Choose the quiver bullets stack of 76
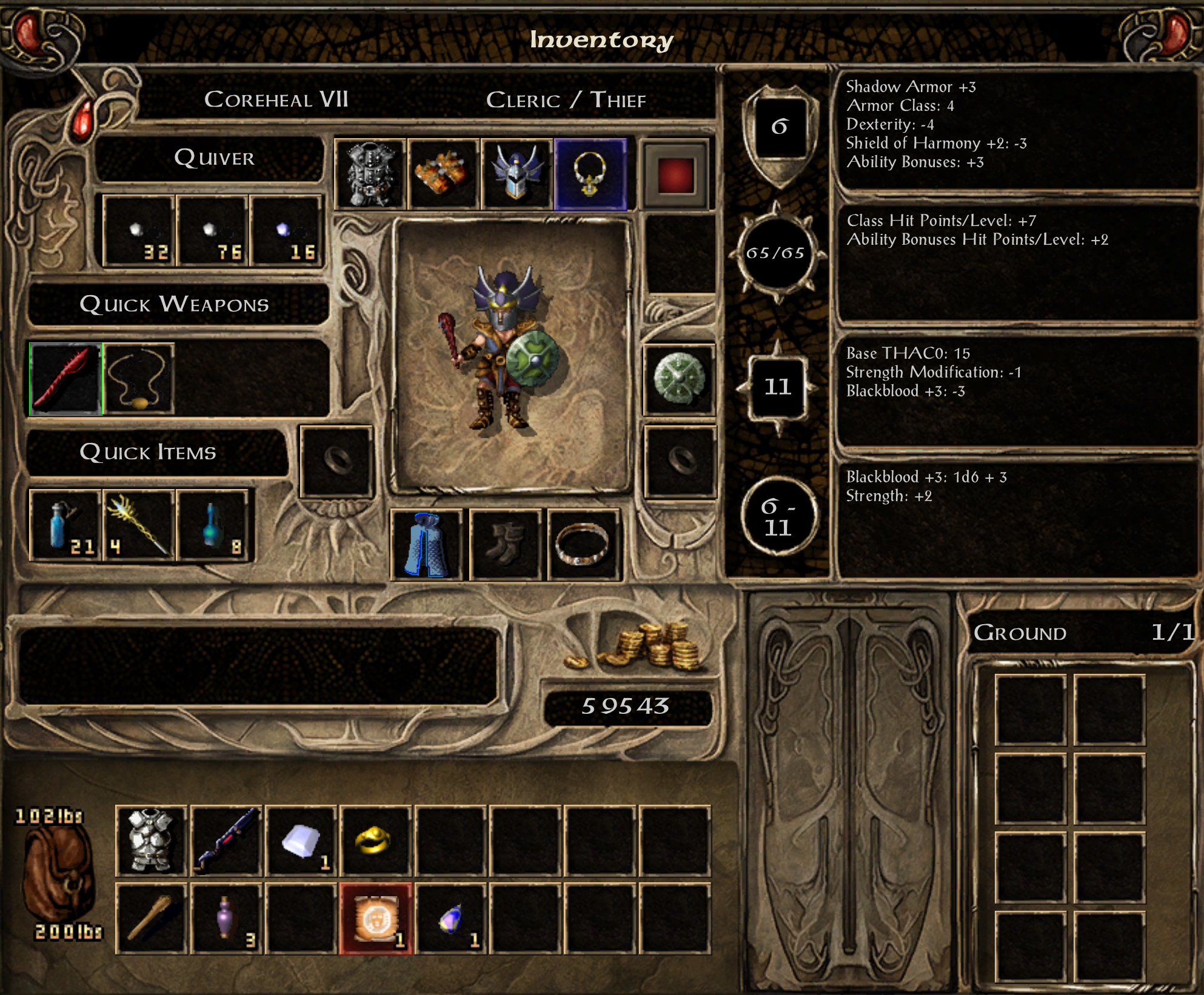The image size is (1204, 995). 213,231
